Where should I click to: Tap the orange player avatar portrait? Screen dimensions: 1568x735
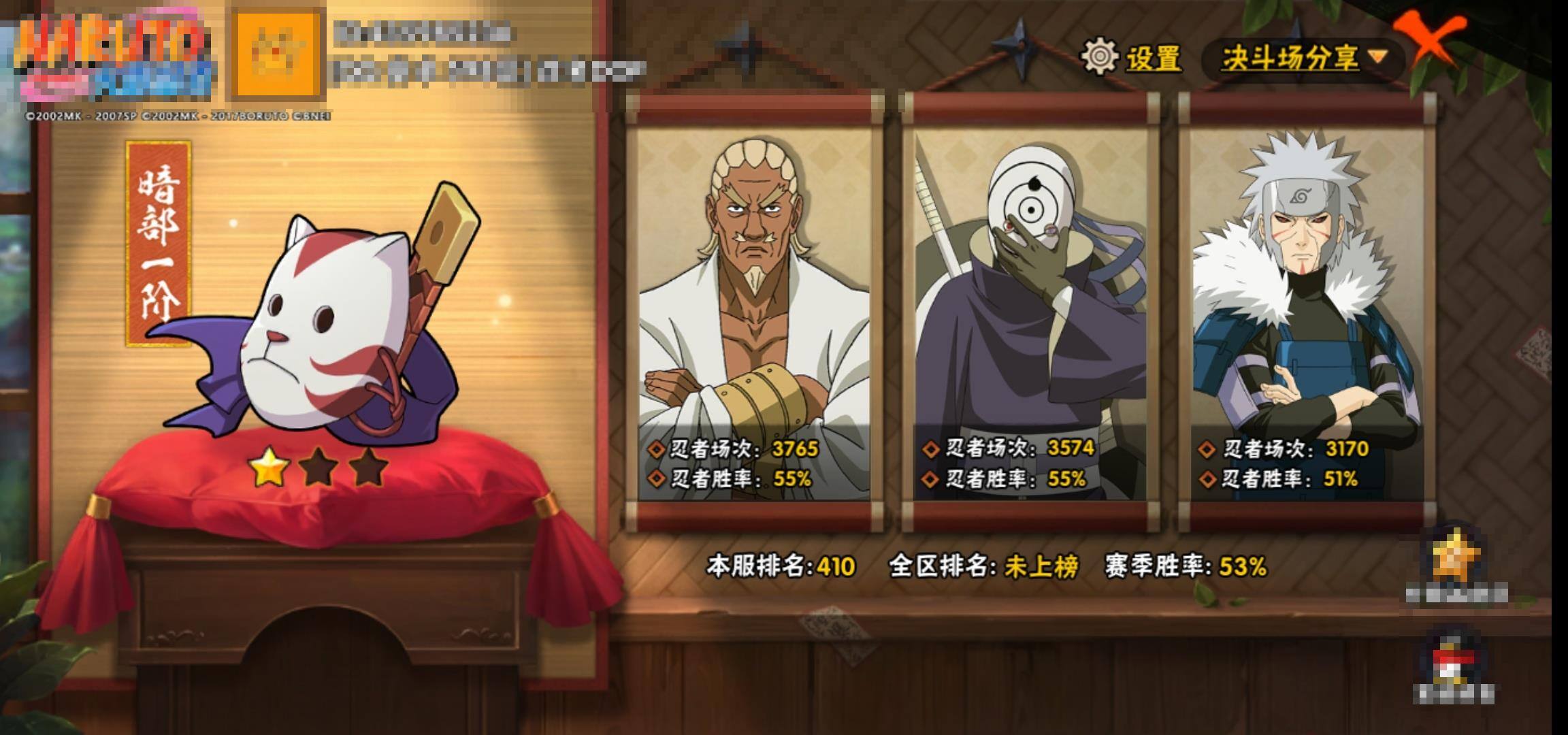point(278,52)
